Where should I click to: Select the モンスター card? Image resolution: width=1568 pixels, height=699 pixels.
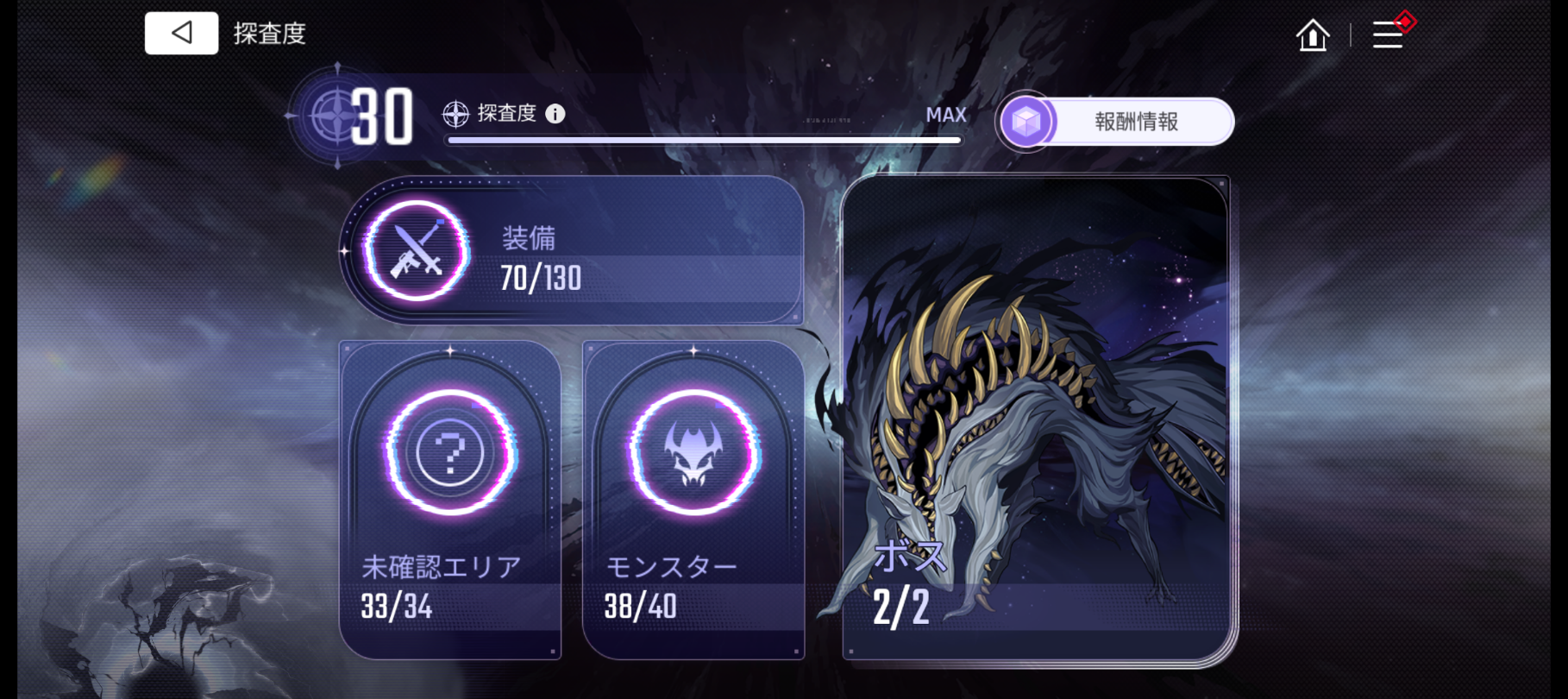point(693,500)
